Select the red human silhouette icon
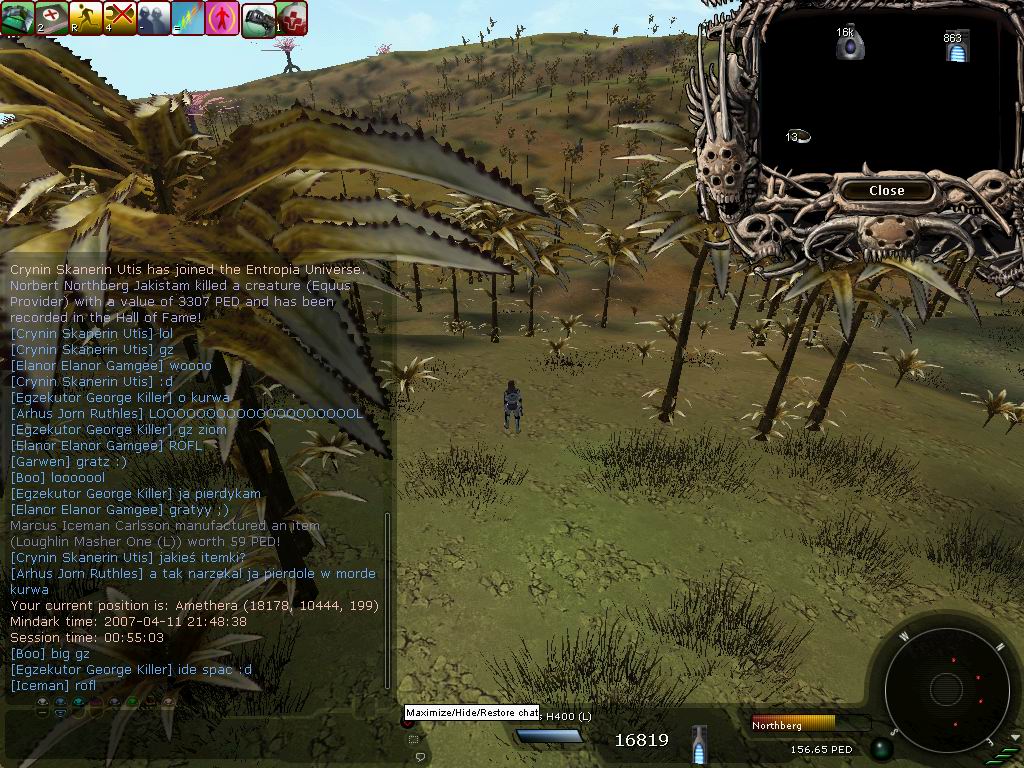The width and height of the screenshot is (1024, 768). [223, 18]
